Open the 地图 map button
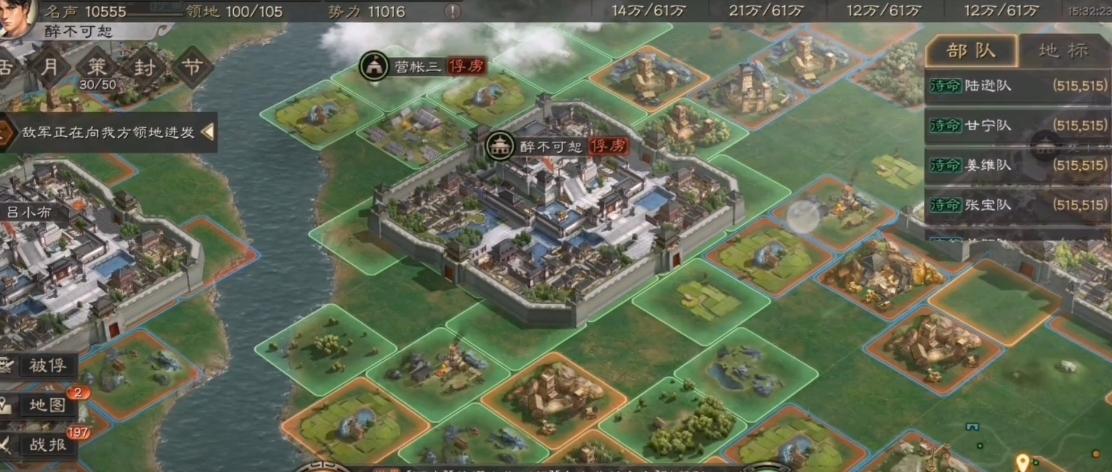Image resolution: width=1112 pixels, height=472 pixels. tap(40, 405)
